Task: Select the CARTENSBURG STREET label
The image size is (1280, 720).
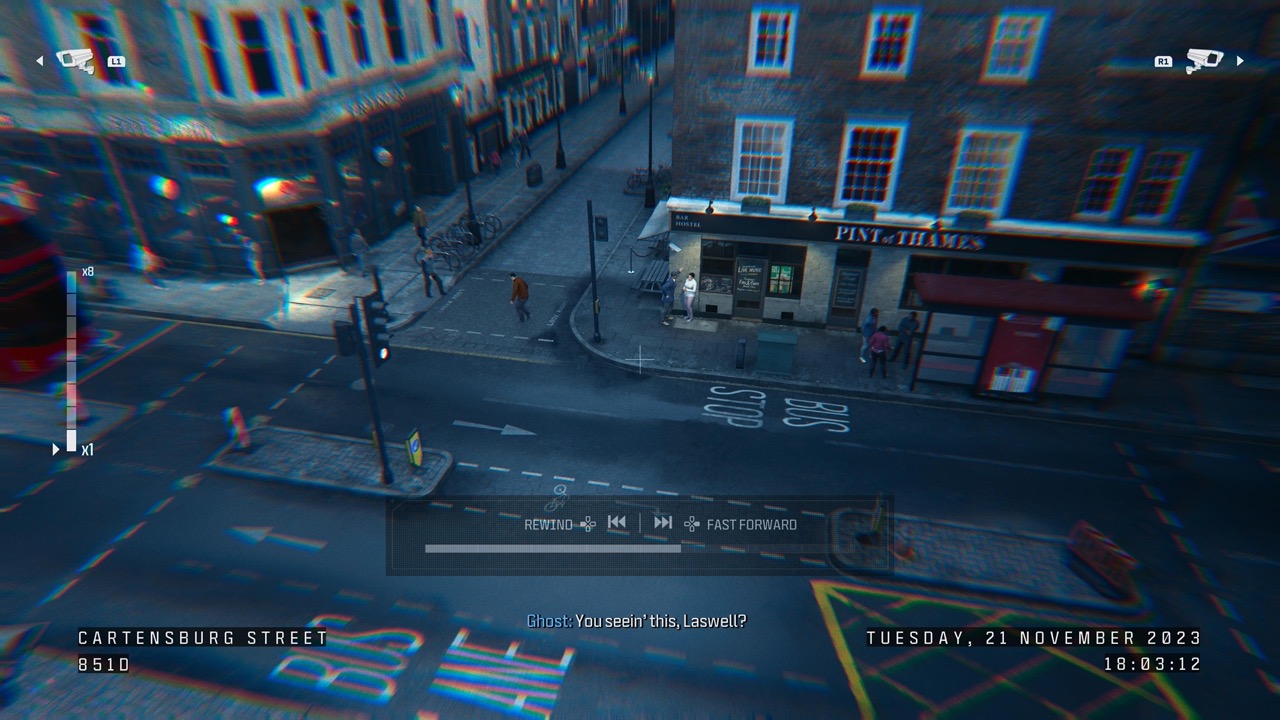Action: [202, 638]
